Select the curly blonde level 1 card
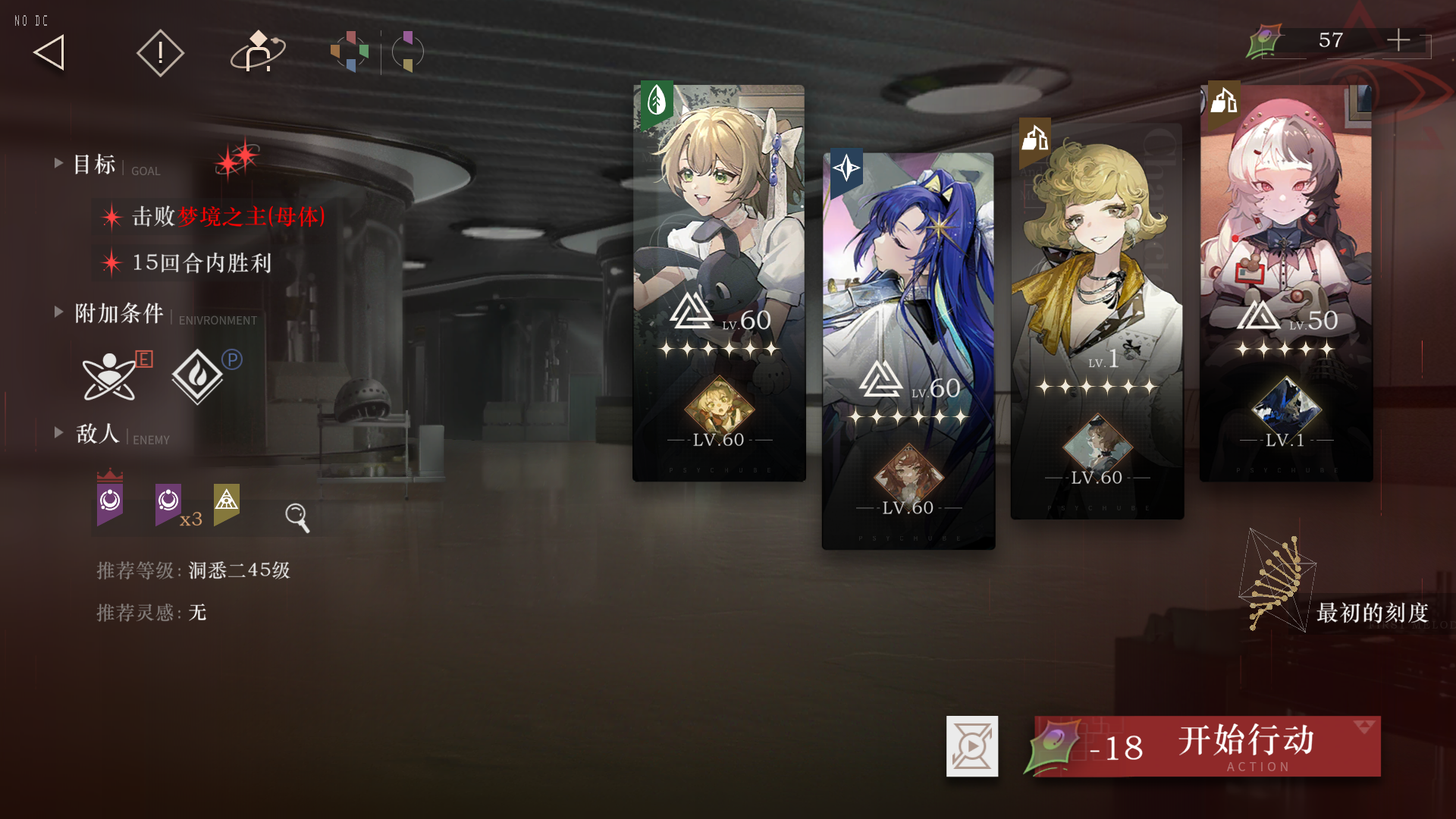1456x819 pixels. tap(1097, 320)
